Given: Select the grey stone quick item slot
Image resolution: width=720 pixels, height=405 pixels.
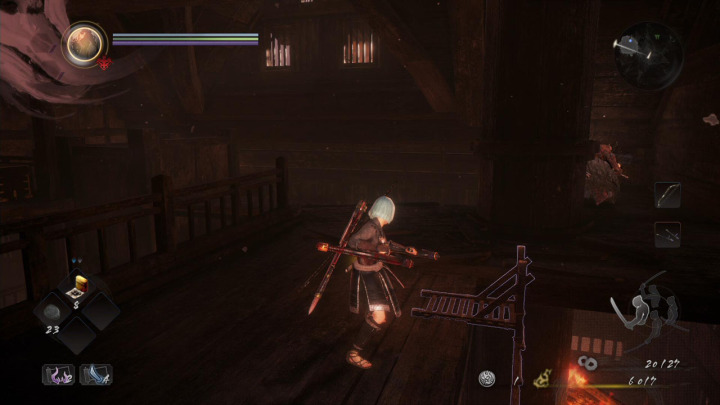Looking at the screenshot, I should coord(53,312).
